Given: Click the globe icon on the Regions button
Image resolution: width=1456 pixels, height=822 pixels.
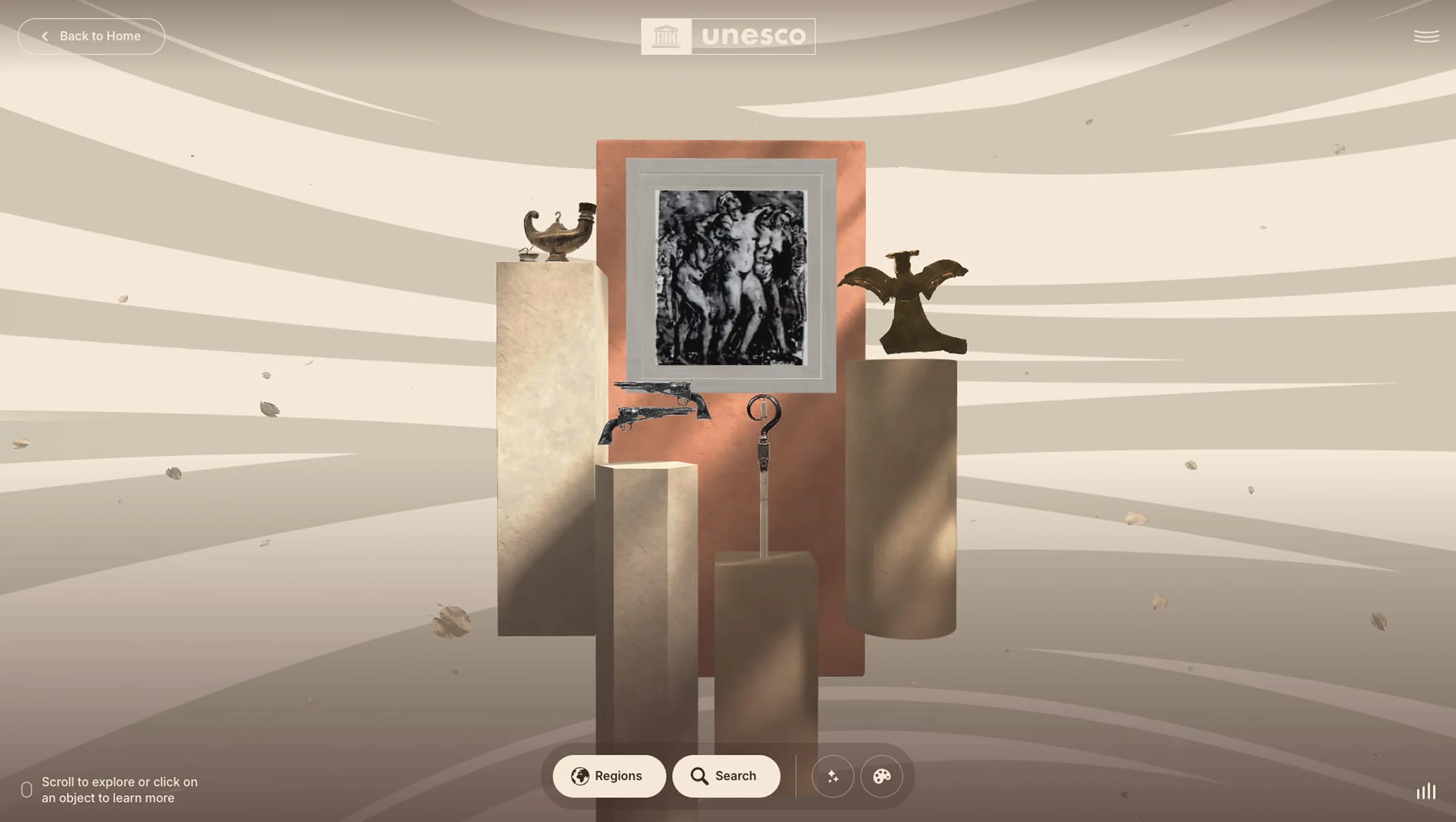Looking at the screenshot, I should (580, 776).
